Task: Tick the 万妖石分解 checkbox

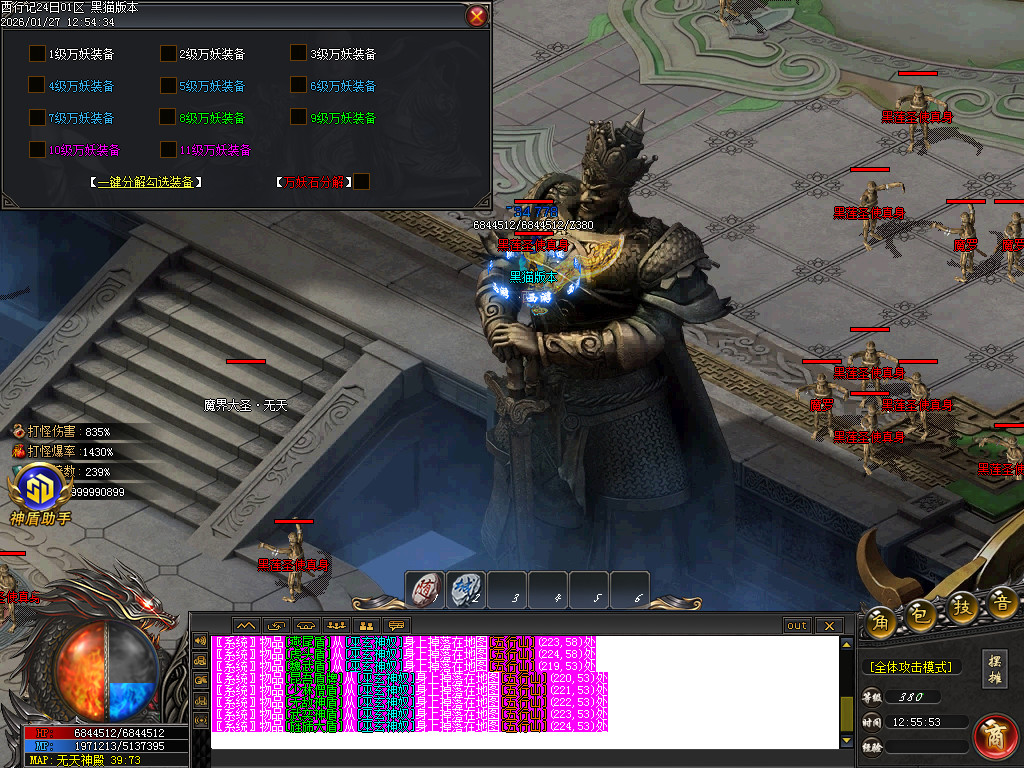Action: 362,181
